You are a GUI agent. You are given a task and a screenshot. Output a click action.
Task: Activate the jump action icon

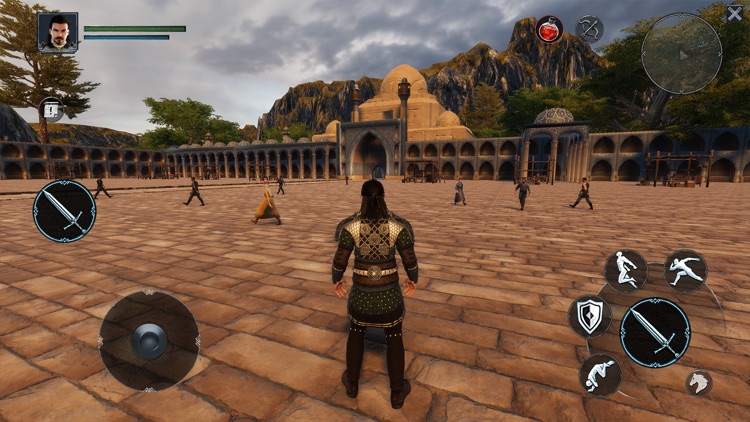(x=626, y=271)
